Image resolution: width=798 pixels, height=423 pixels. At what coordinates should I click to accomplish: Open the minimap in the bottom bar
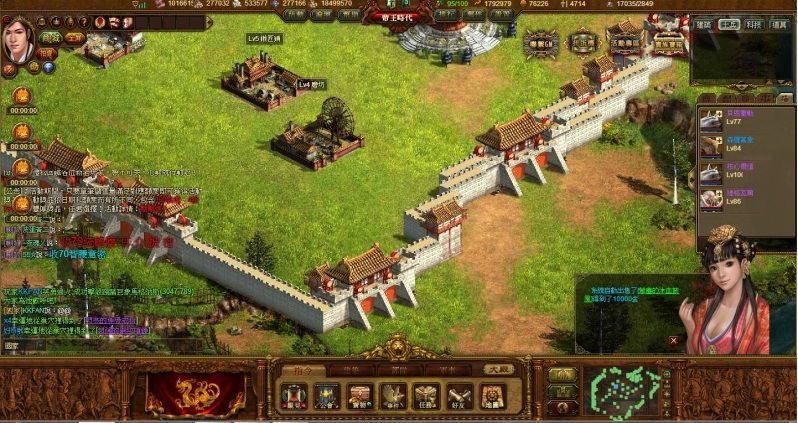(626, 389)
